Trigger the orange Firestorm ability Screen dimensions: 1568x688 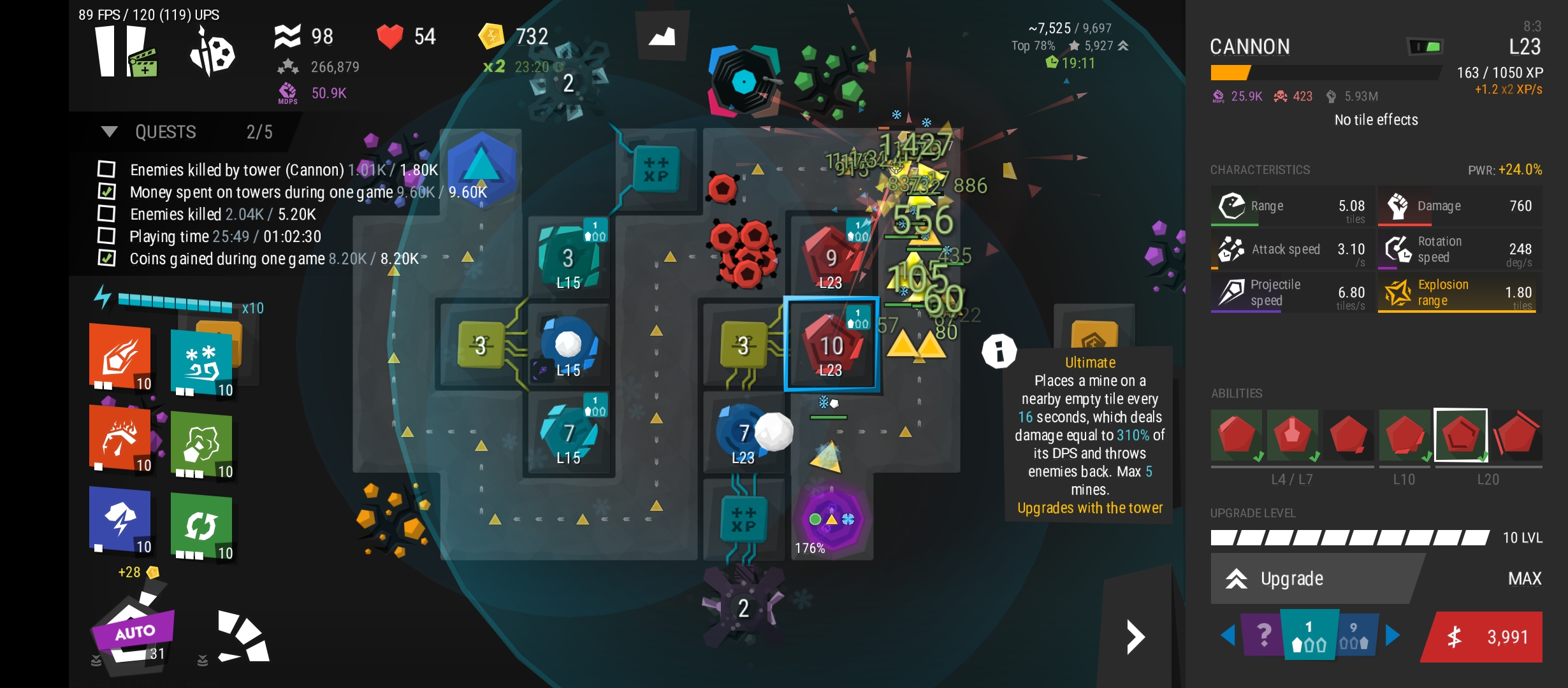tap(121, 440)
